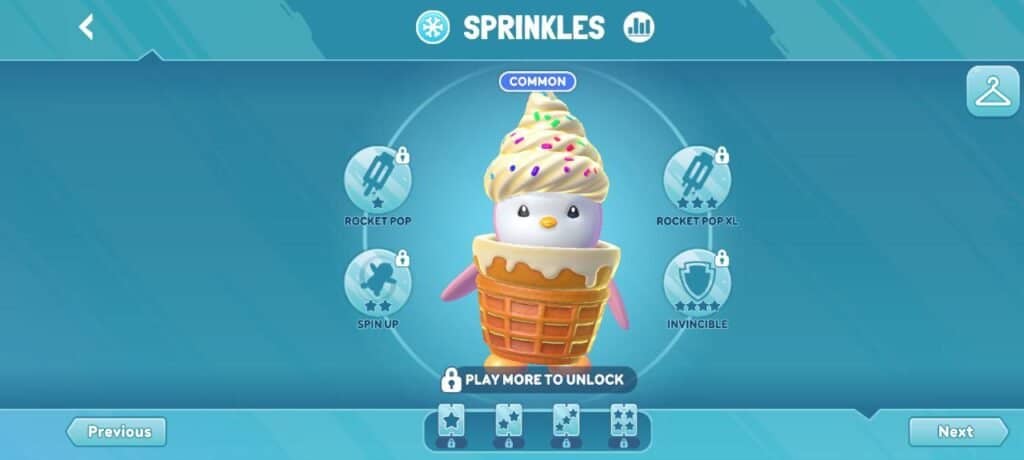1024x460 pixels.
Task: Open the clothes hanger wardrobe button
Action: click(992, 92)
